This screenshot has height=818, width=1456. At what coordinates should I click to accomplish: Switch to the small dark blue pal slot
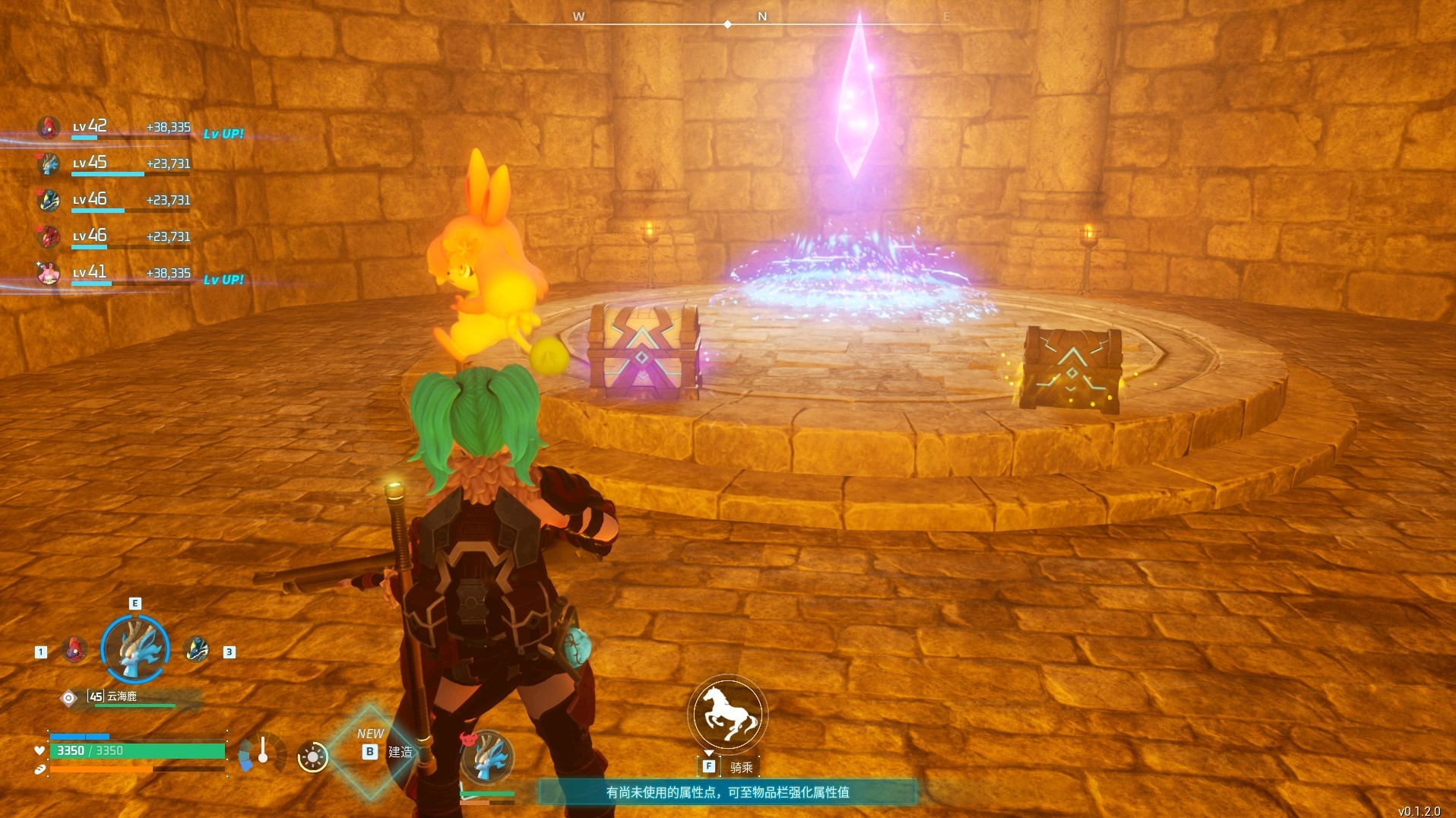click(196, 650)
